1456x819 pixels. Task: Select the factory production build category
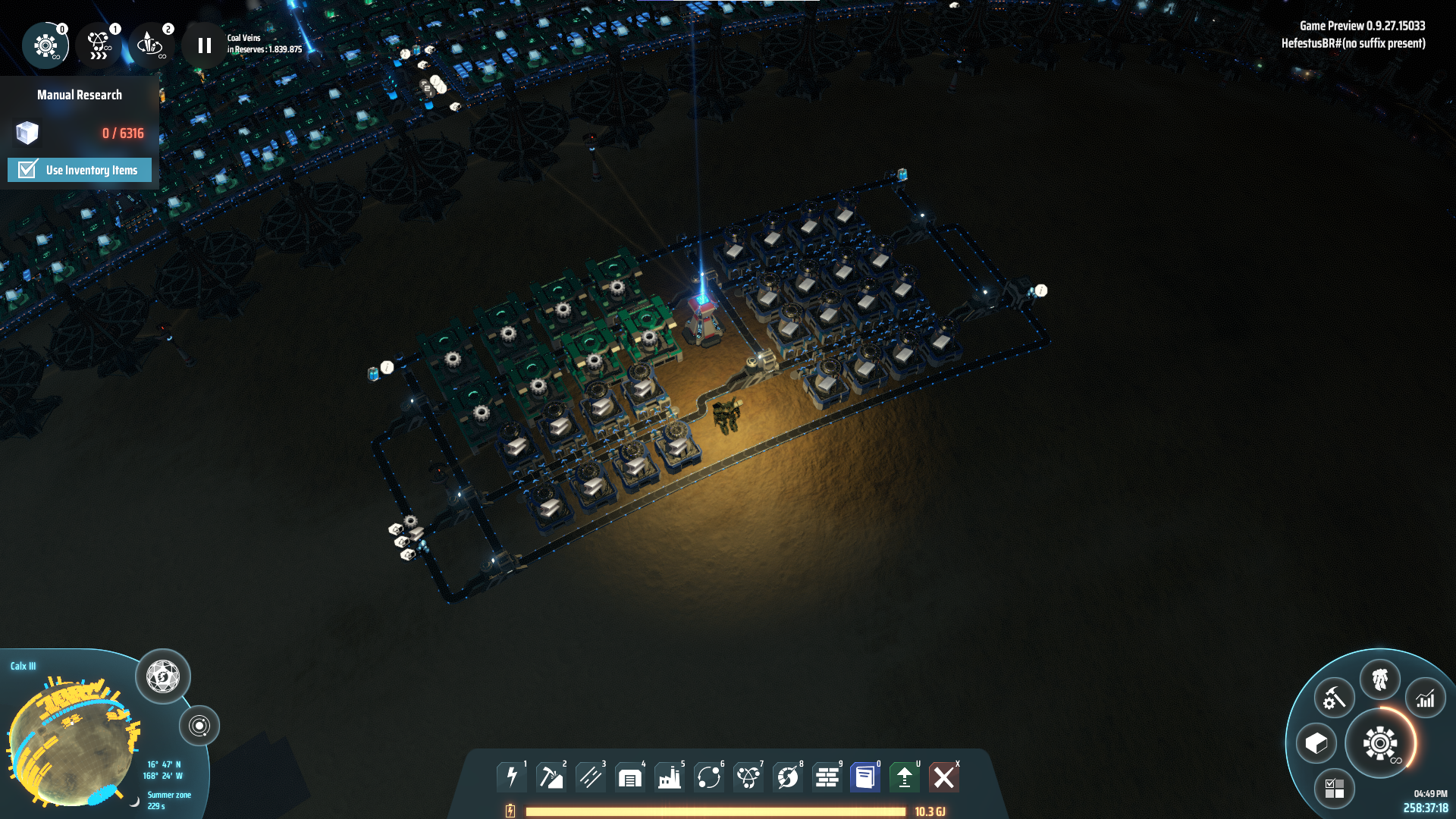(x=670, y=777)
